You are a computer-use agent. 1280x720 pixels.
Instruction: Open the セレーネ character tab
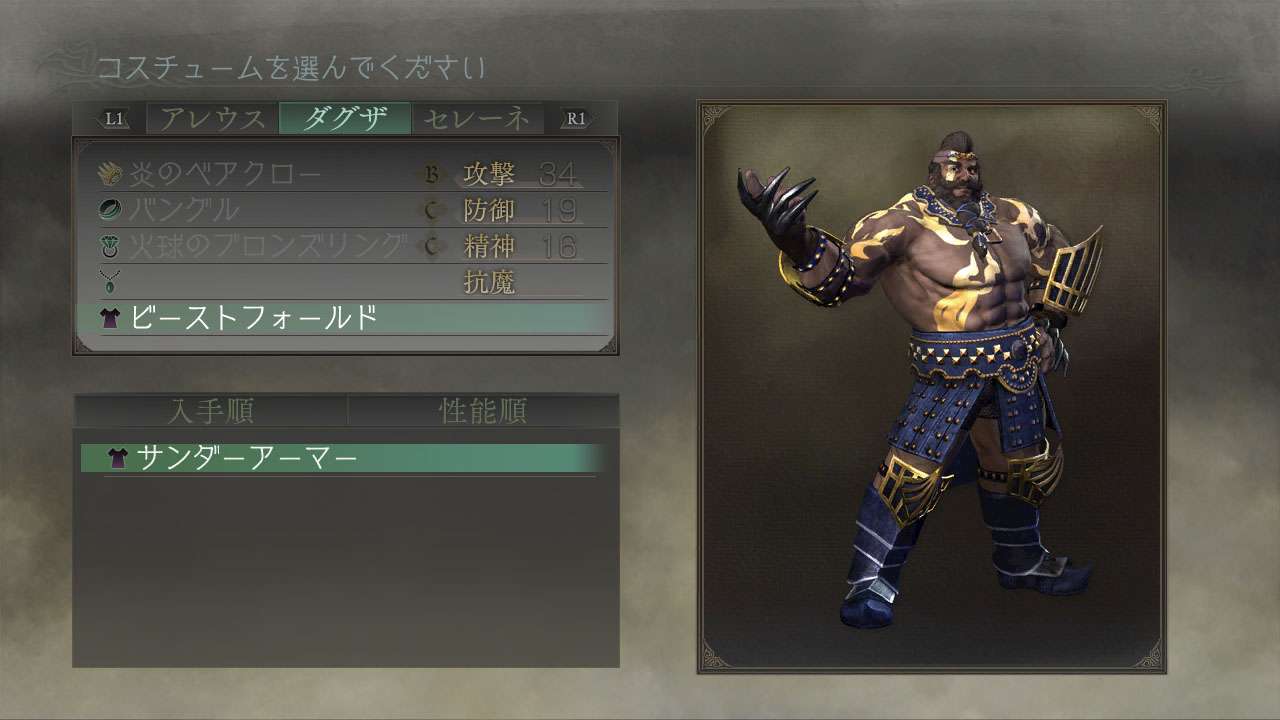(477, 118)
